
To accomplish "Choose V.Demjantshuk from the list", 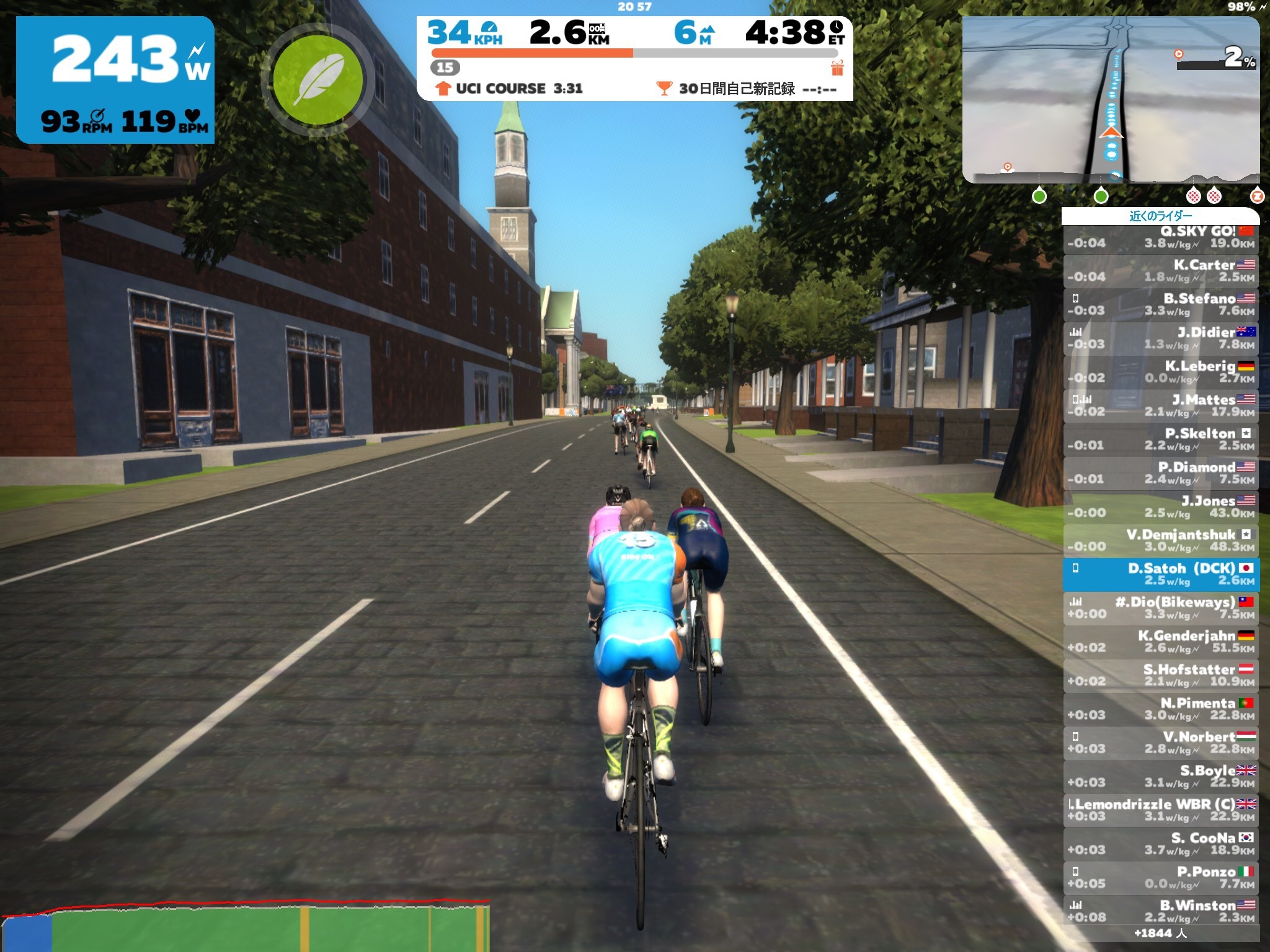I will tap(1161, 540).
